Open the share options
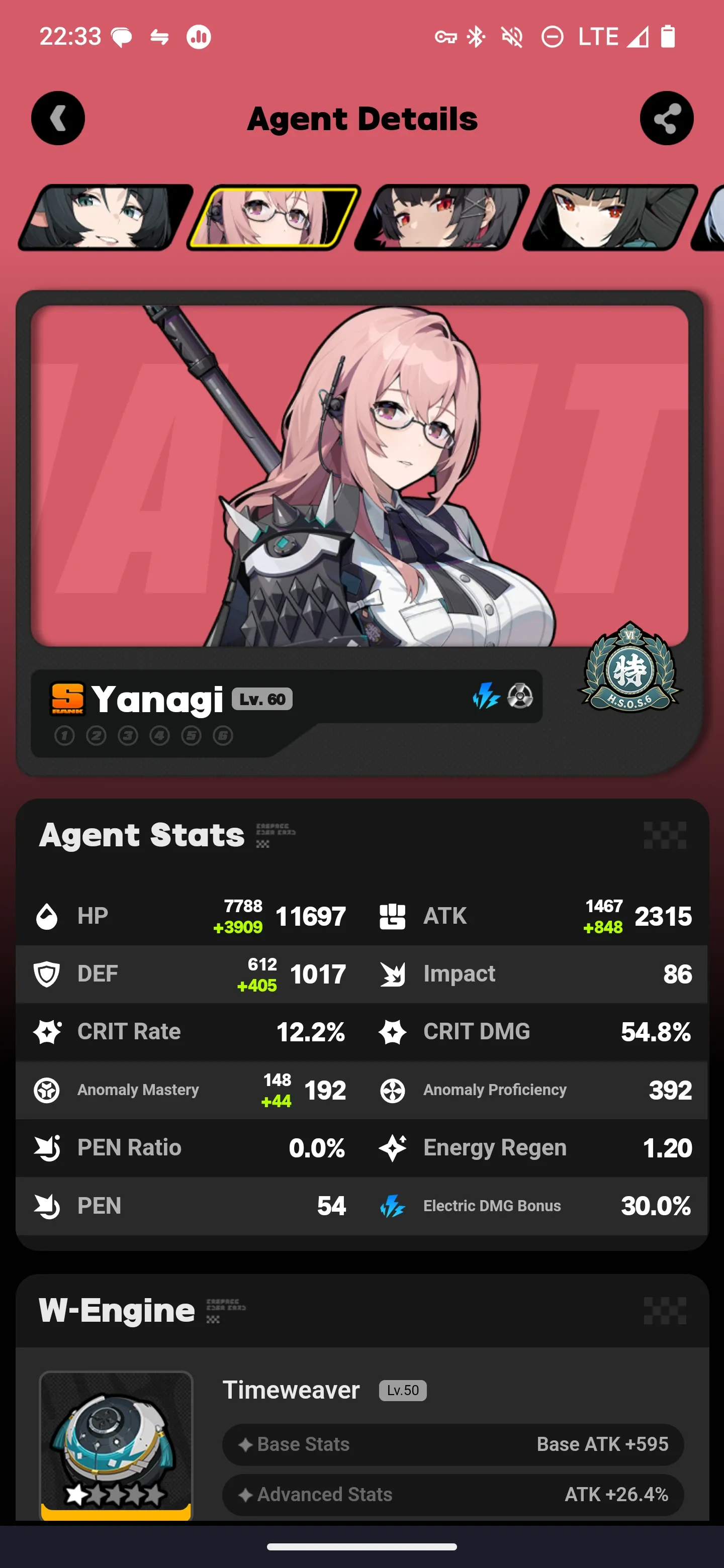Viewport: 724px width, 1568px height. [x=666, y=119]
